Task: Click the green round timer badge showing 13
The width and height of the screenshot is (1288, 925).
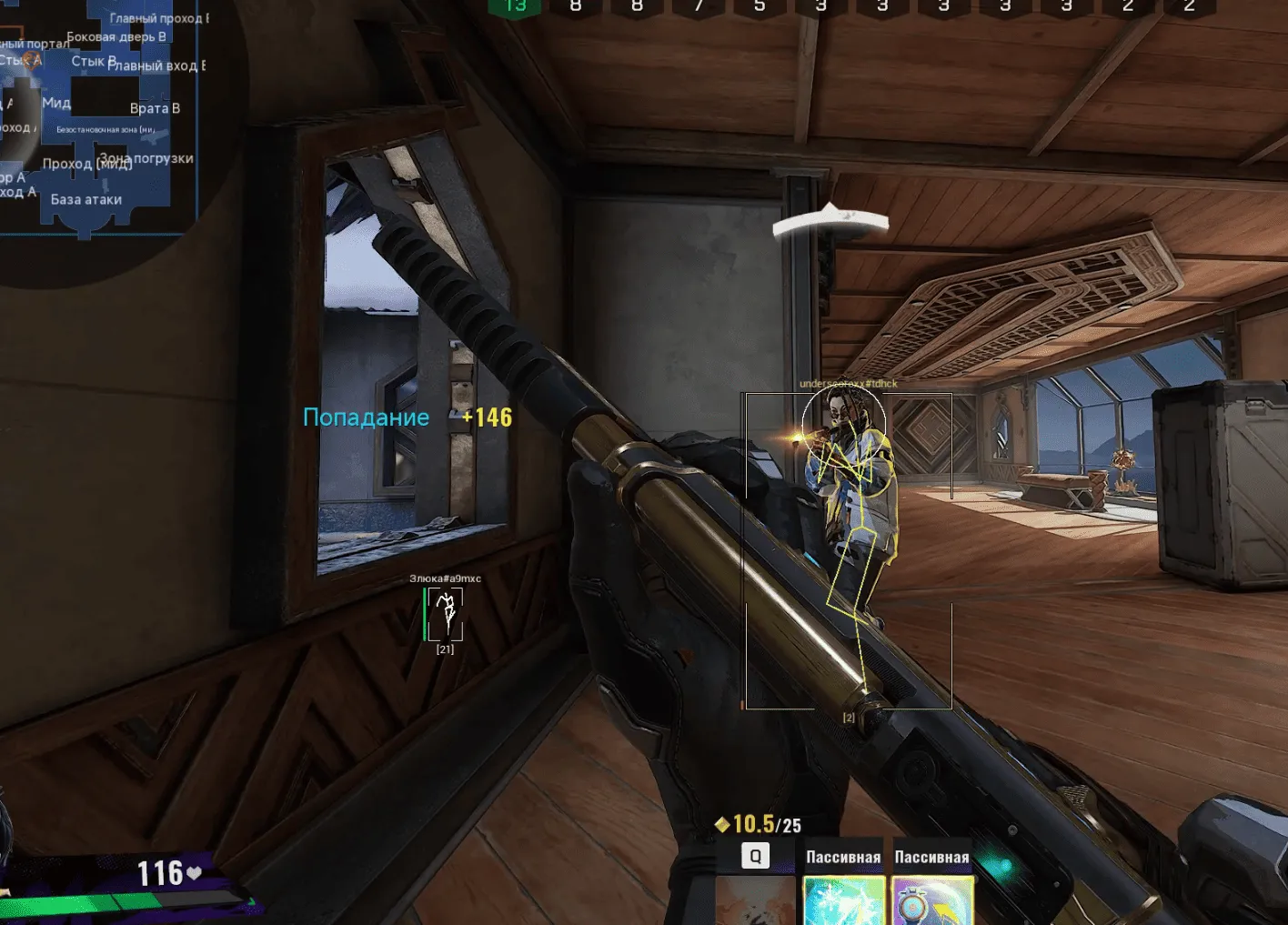Action: 516,8
